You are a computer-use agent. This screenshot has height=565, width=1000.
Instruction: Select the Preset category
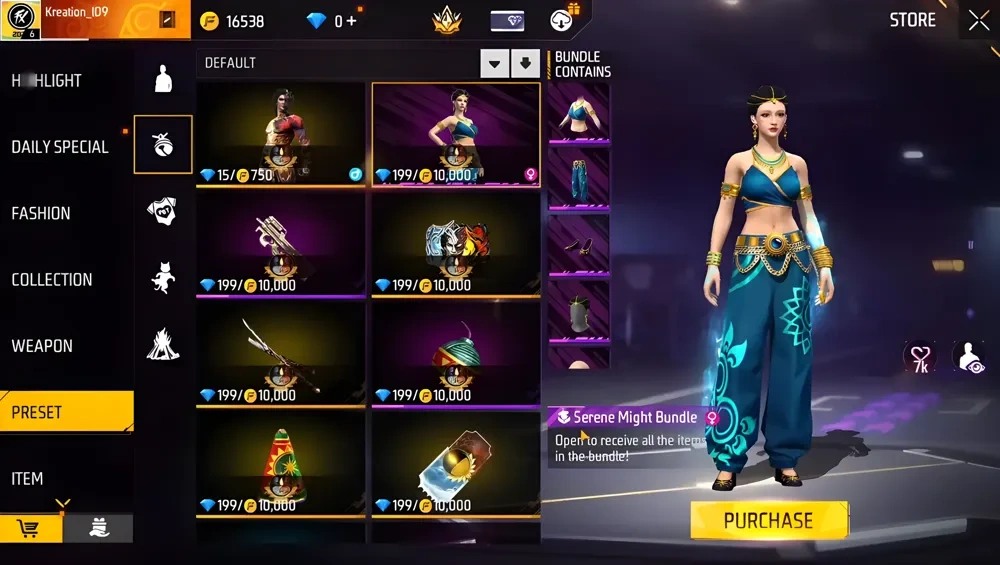[x=37, y=412]
